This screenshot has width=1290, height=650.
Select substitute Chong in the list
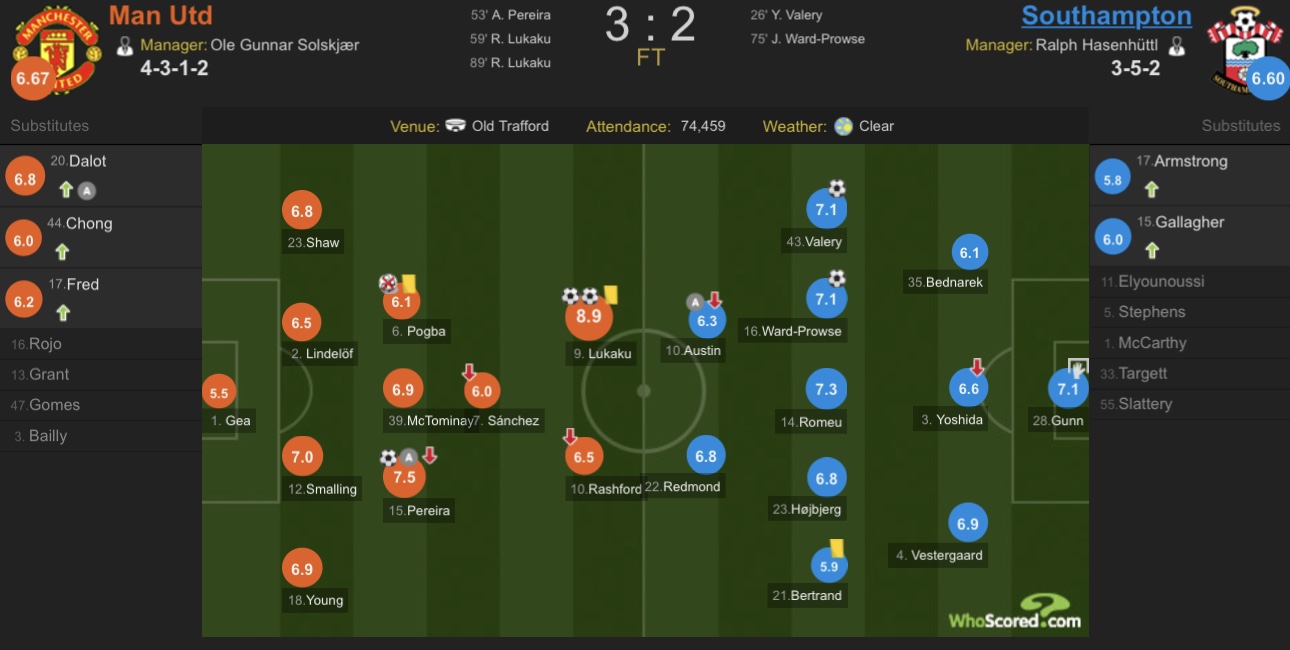coord(100,237)
